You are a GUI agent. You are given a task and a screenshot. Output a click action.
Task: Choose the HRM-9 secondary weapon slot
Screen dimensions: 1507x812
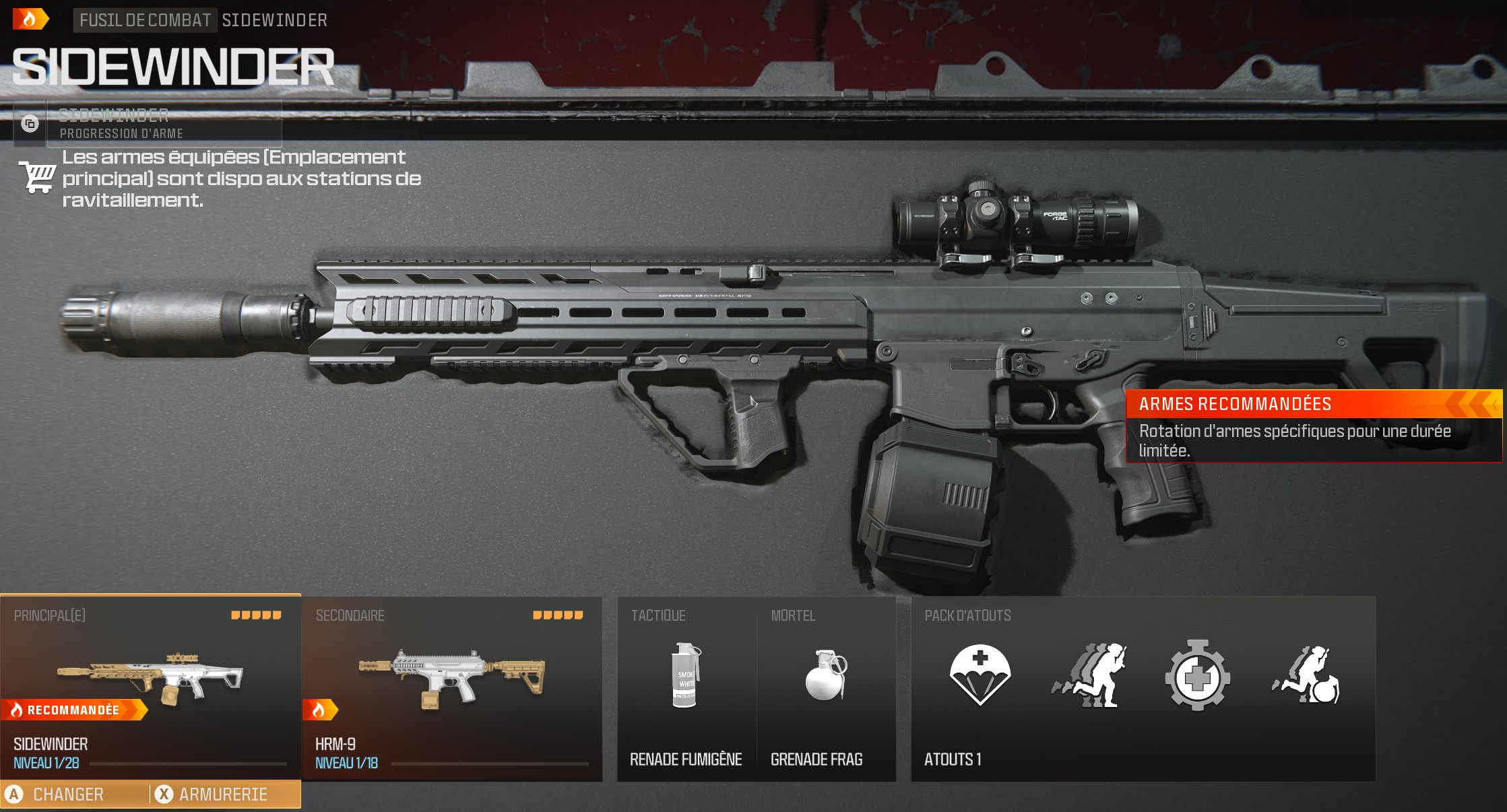point(451,687)
